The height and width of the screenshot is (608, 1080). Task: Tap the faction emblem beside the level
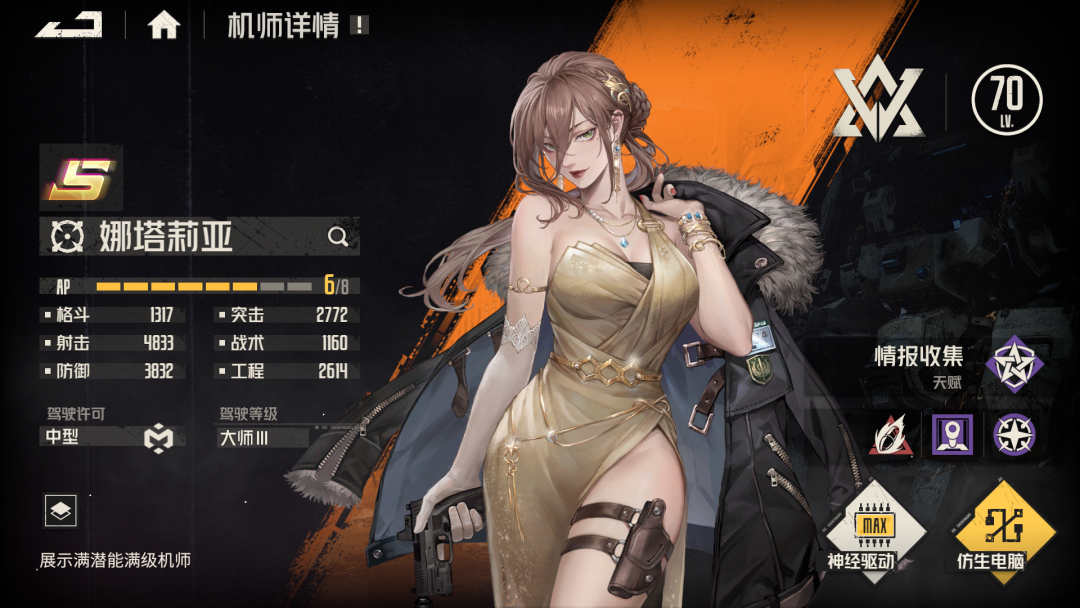coord(879,102)
